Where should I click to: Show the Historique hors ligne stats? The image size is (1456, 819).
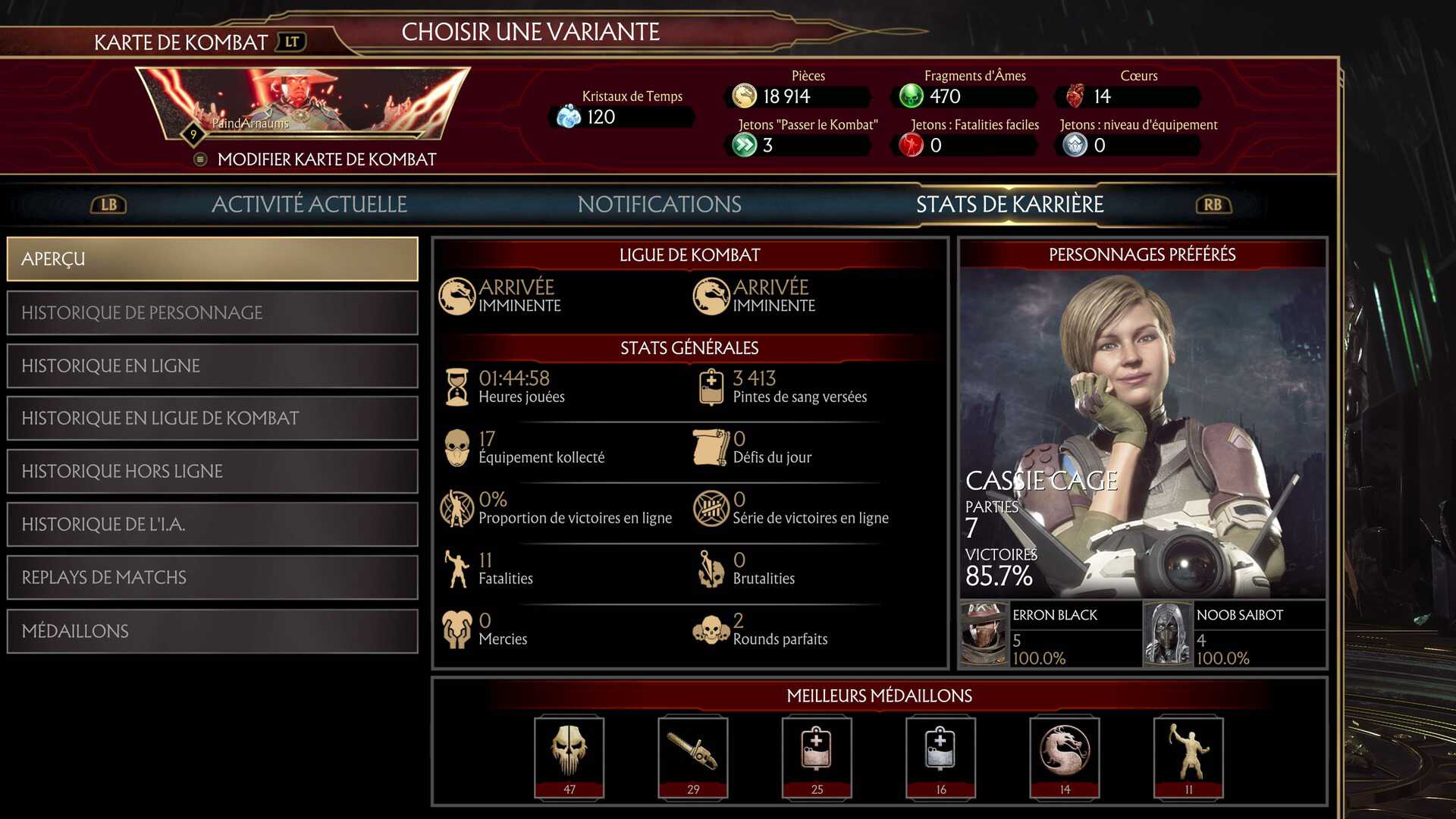(x=212, y=472)
